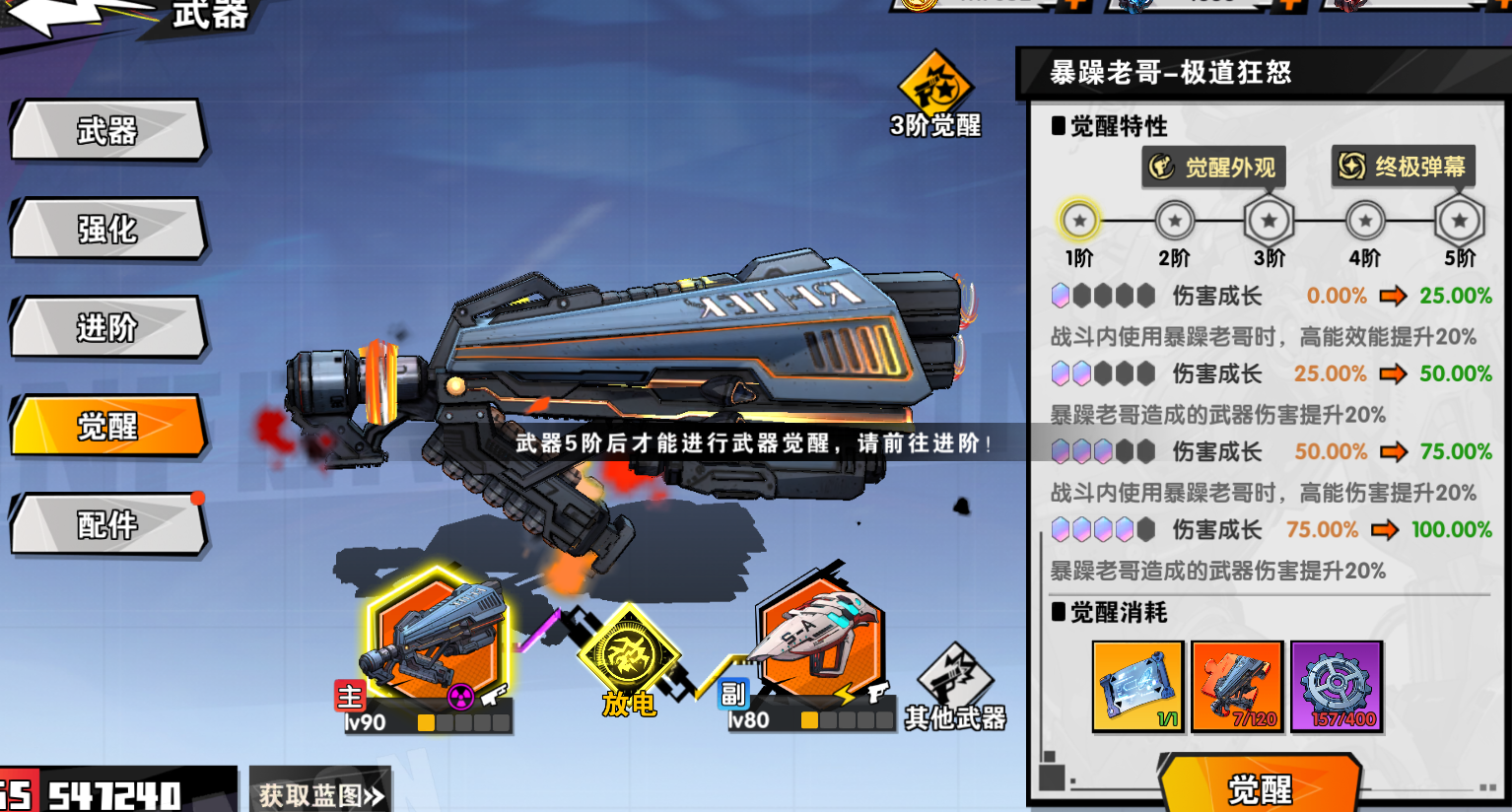
Task: Select the 3阶 awakening stage node
Action: pos(1270,220)
